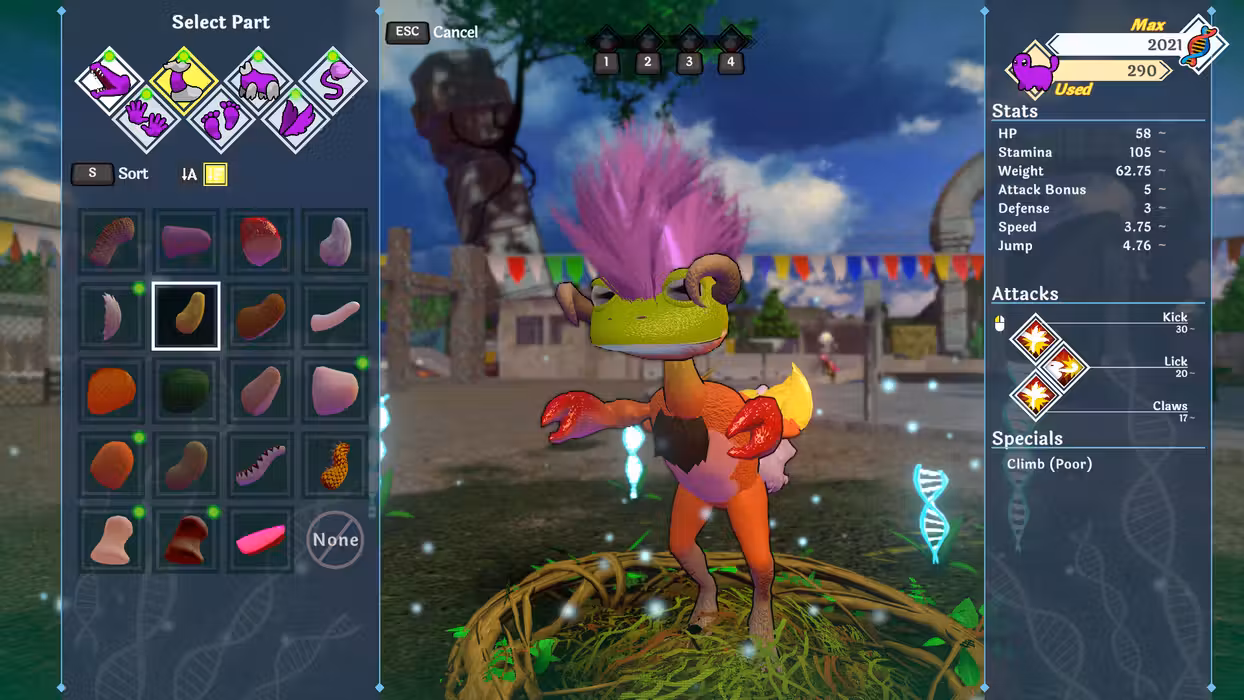This screenshot has width=1244, height=700.
Task: Choose the tail part category
Action: [x=334, y=80]
